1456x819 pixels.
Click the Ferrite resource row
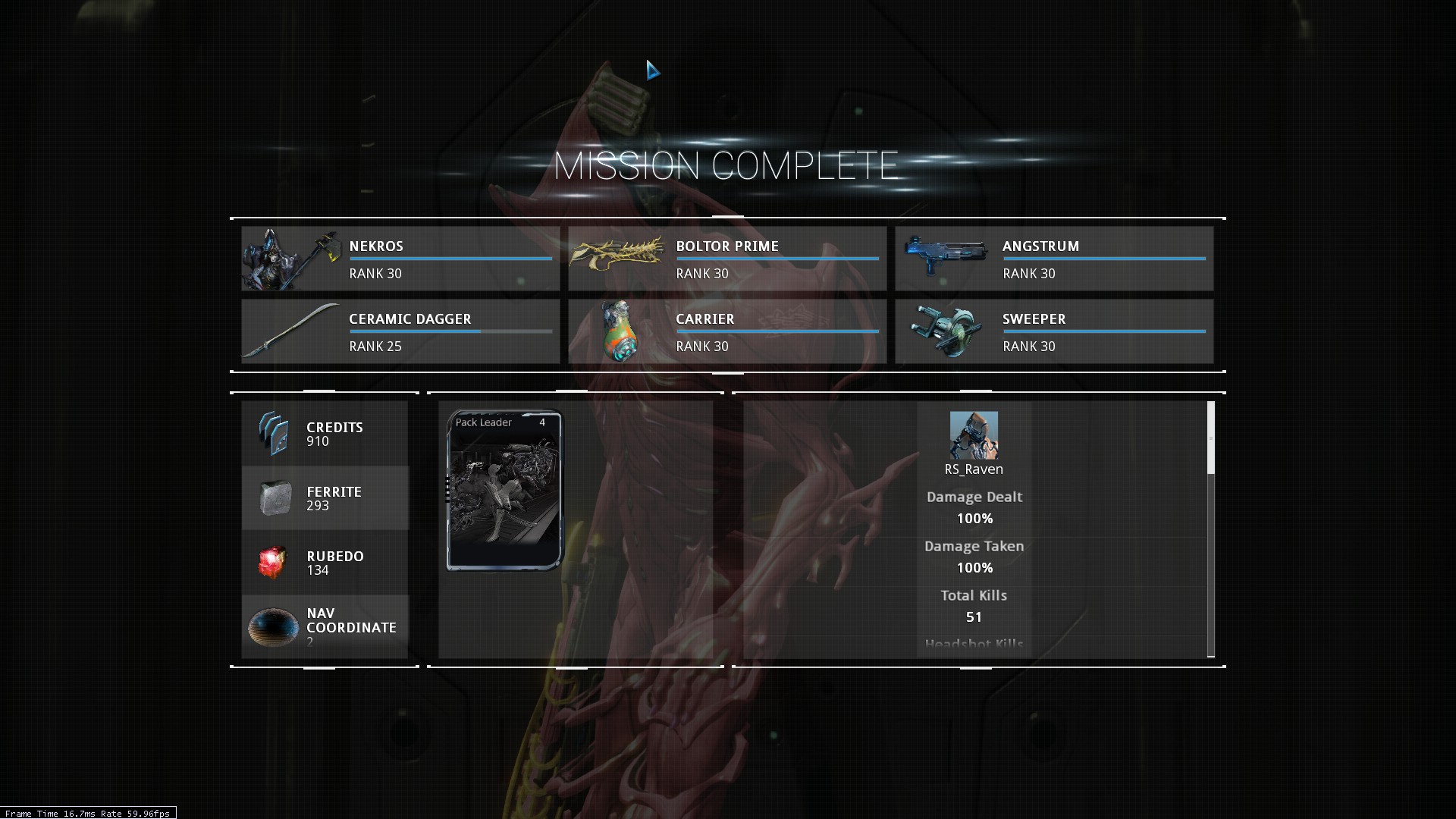325,498
